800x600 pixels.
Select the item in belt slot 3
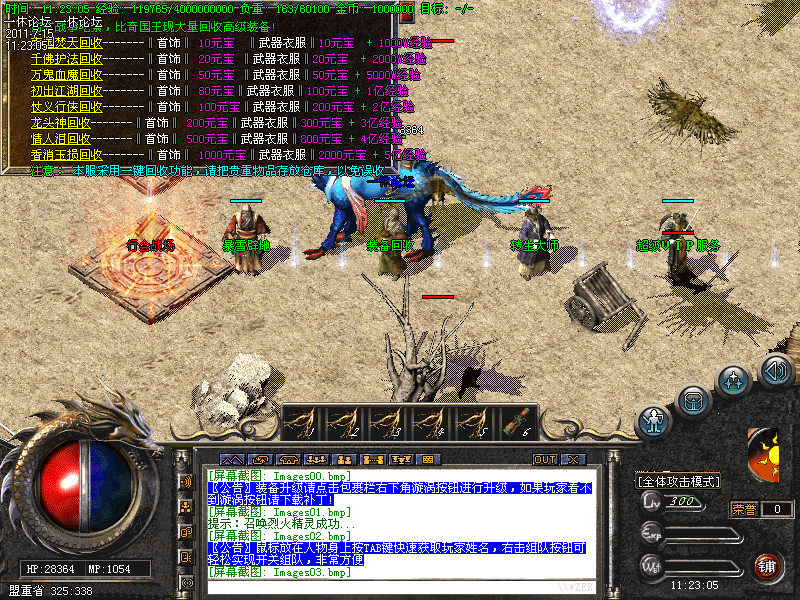click(x=388, y=424)
